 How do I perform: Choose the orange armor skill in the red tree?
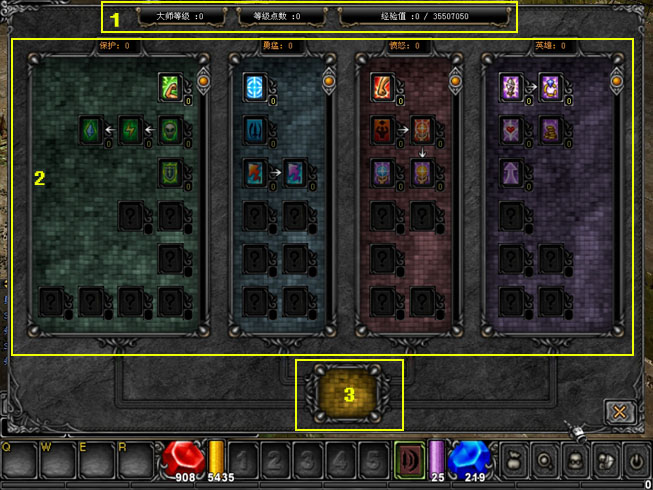click(422, 130)
